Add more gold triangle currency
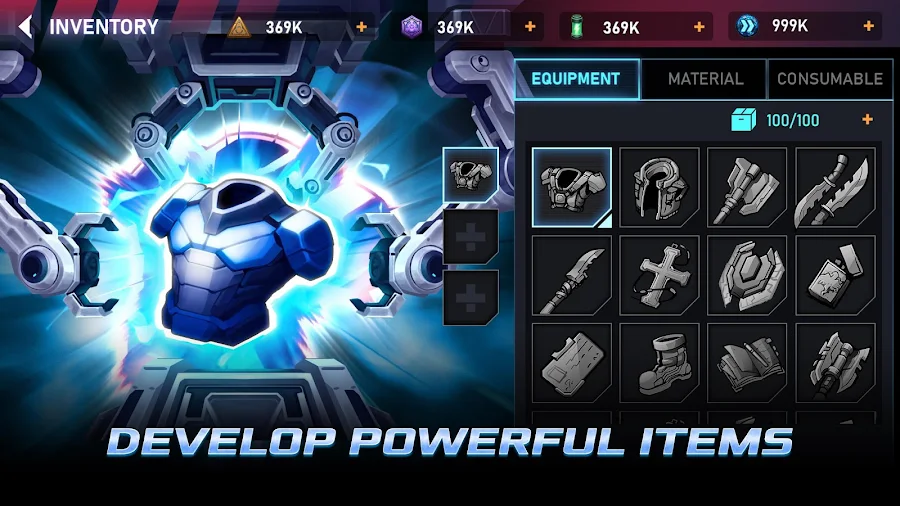The width and height of the screenshot is (900, 506). click(362, 27)
